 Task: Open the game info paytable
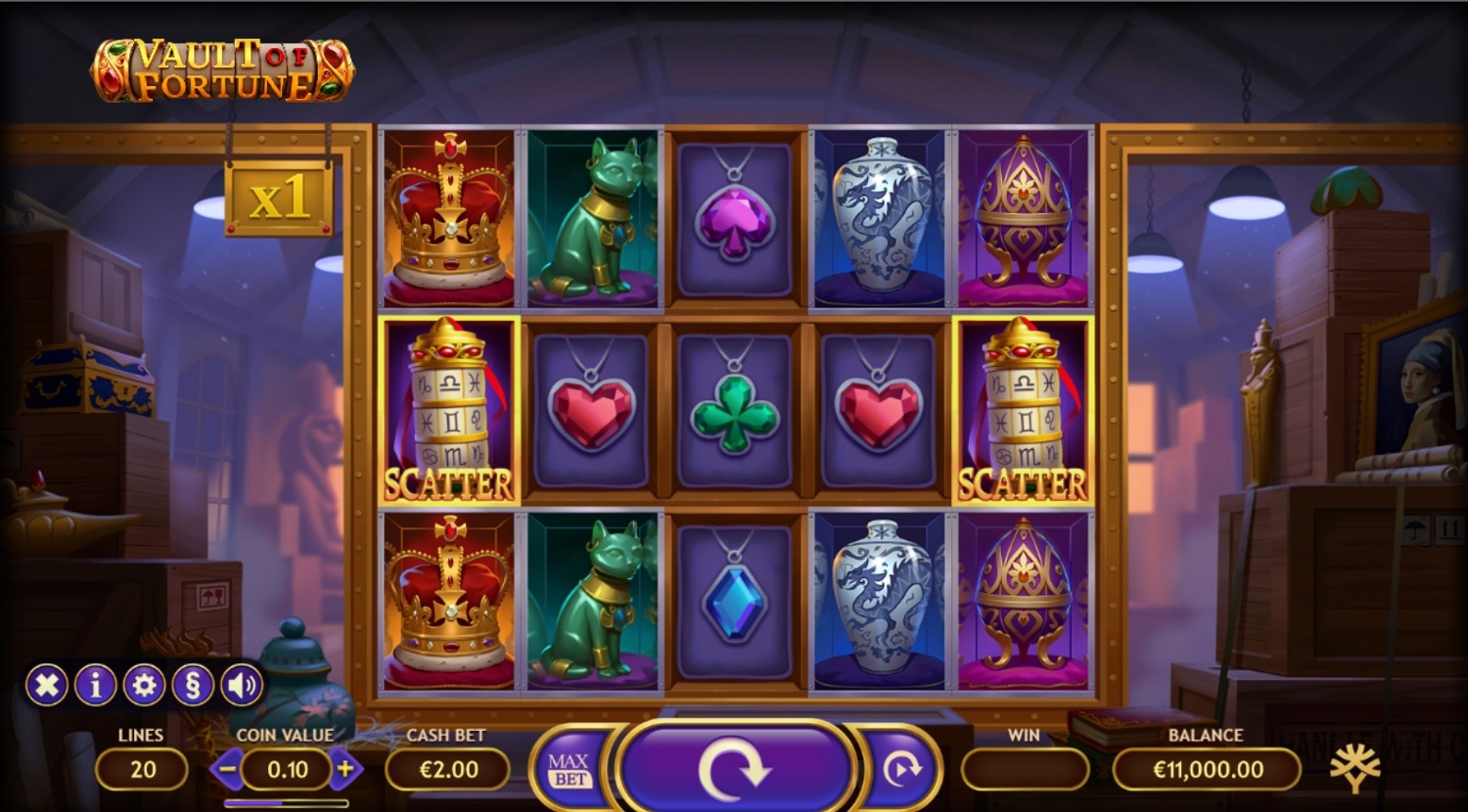pyautogui.click(x=95, y=686)
